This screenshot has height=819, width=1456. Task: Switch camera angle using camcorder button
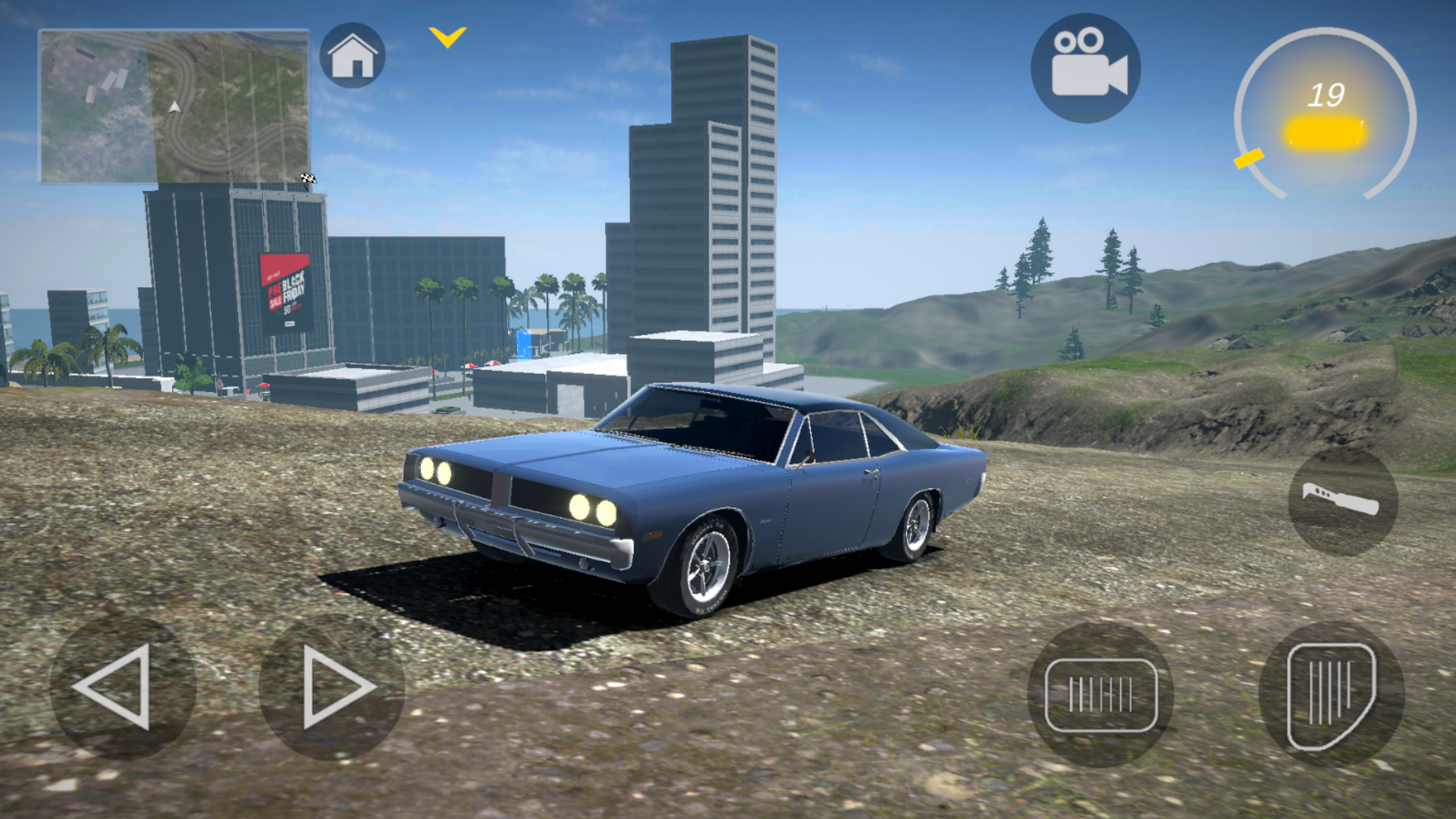1086,67
